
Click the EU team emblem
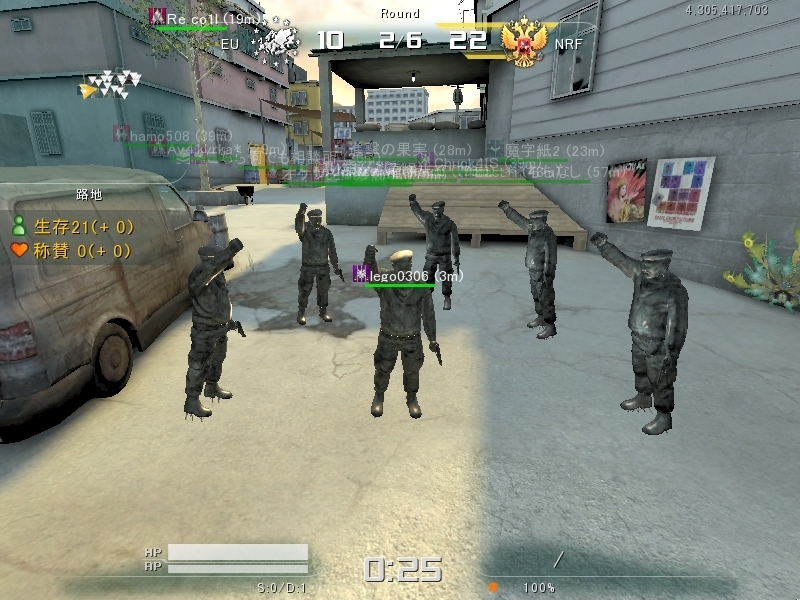[x=277, y=42]
